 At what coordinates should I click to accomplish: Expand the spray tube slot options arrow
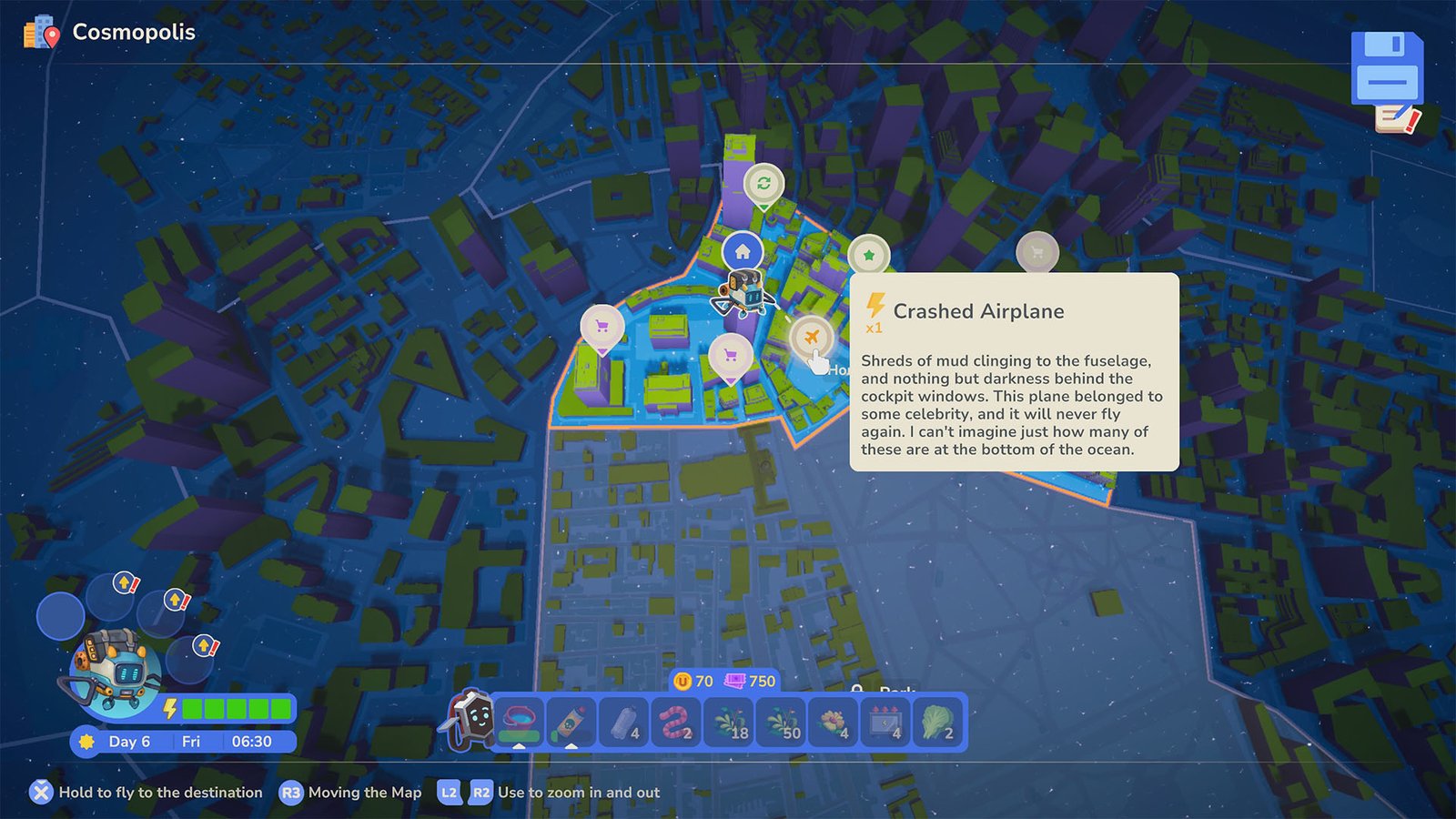(x=571, y=747)
